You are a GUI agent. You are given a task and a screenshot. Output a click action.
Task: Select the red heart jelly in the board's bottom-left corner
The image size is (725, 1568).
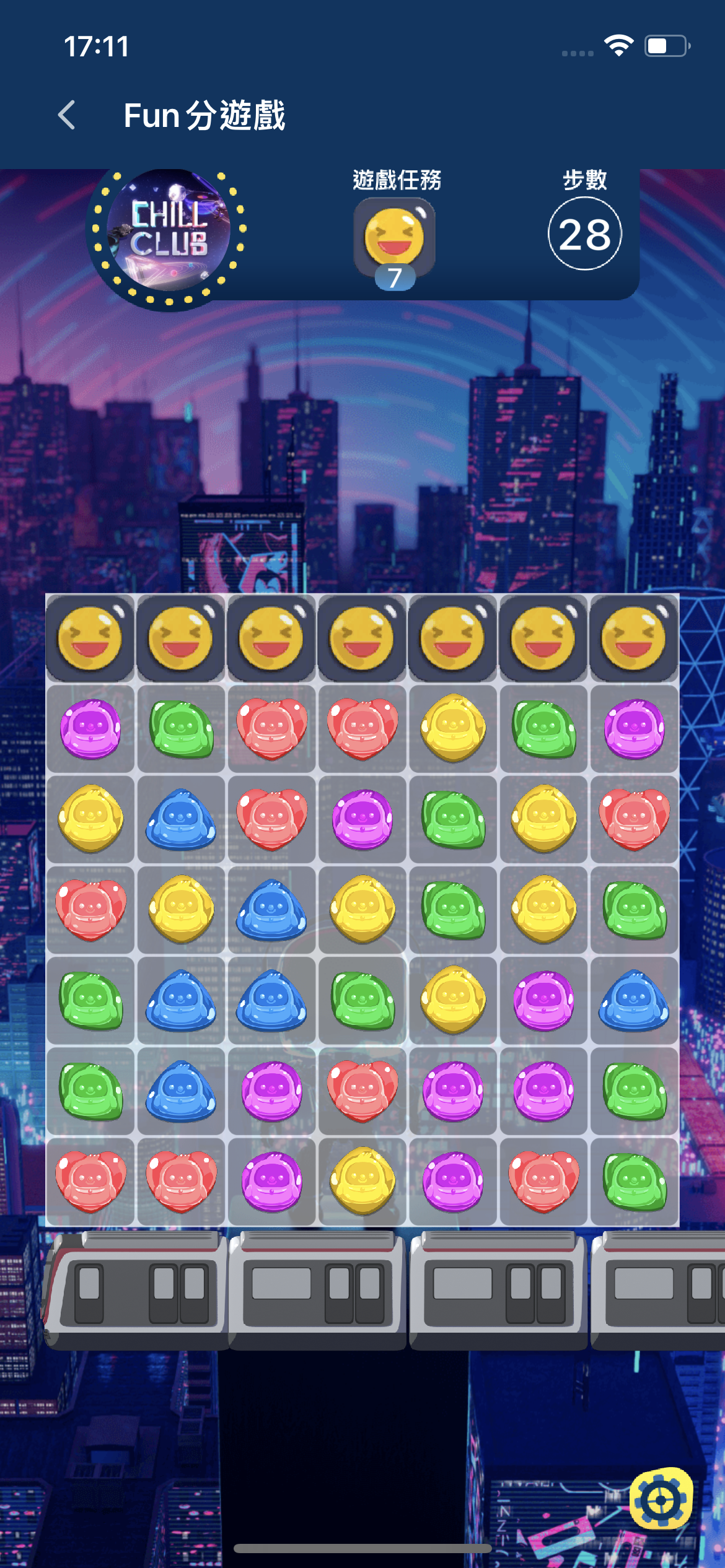(90, 1181)
